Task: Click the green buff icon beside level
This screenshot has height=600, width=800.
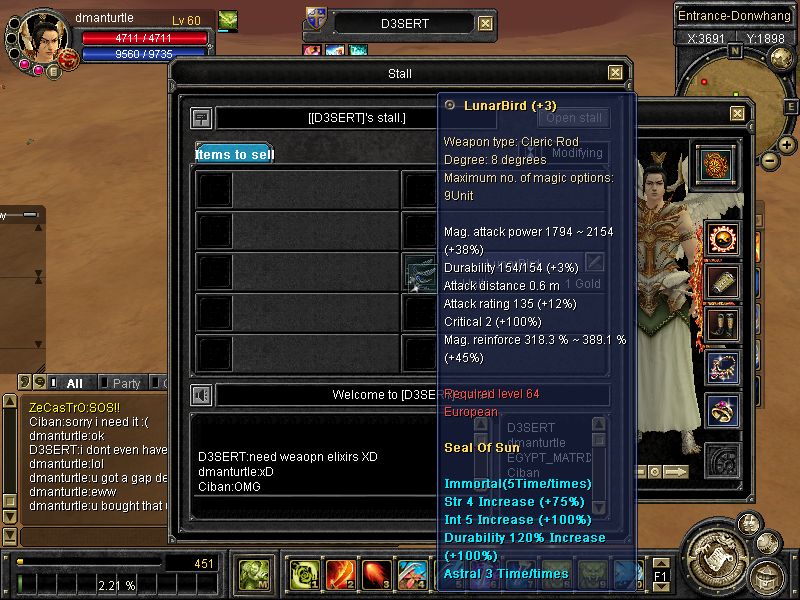Action: tap(228, 19)
